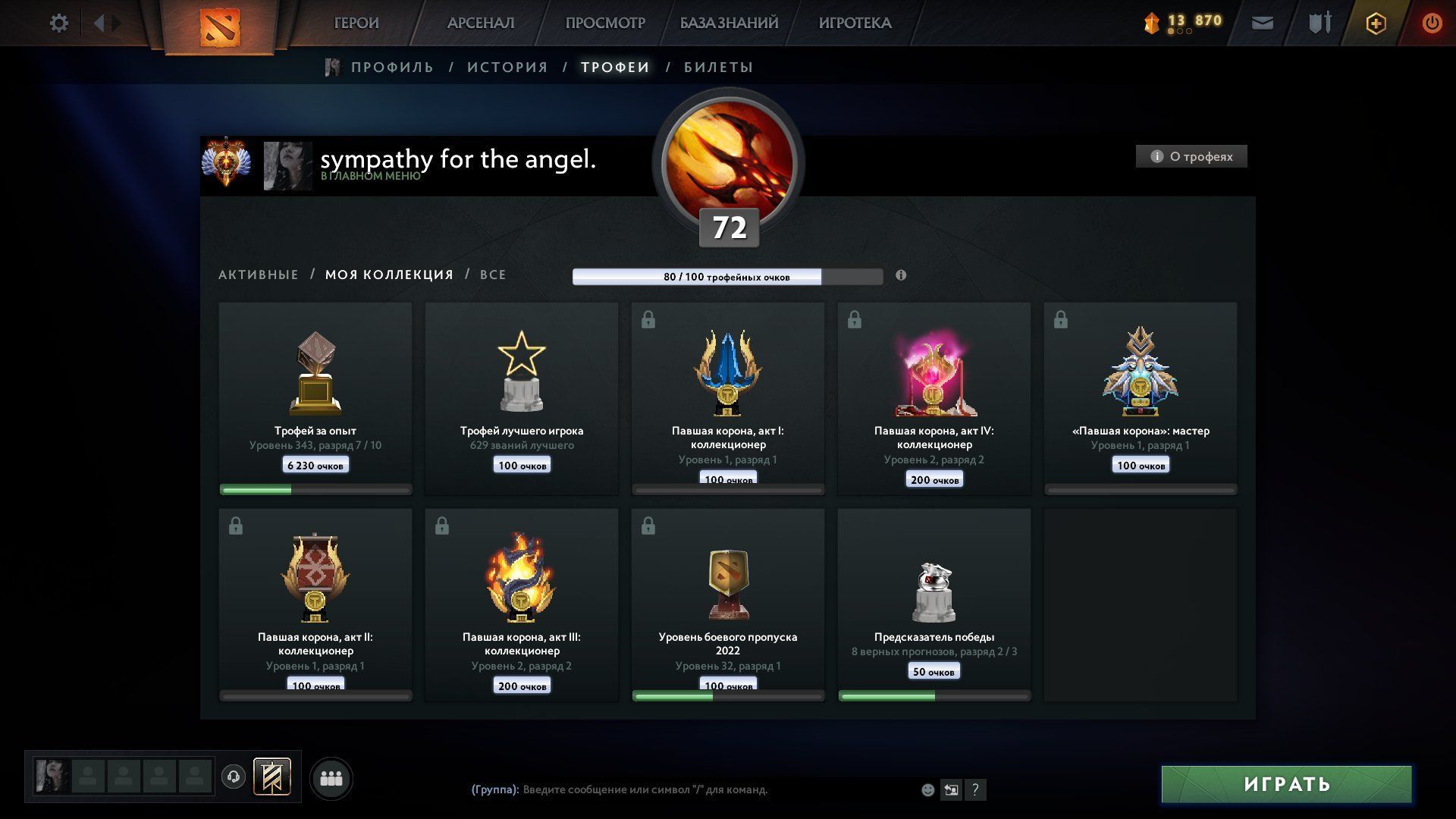The width and height of the screenshot is (1456, 819).
Task: Open the settings gear menu
Action: (x=58, y=24)
